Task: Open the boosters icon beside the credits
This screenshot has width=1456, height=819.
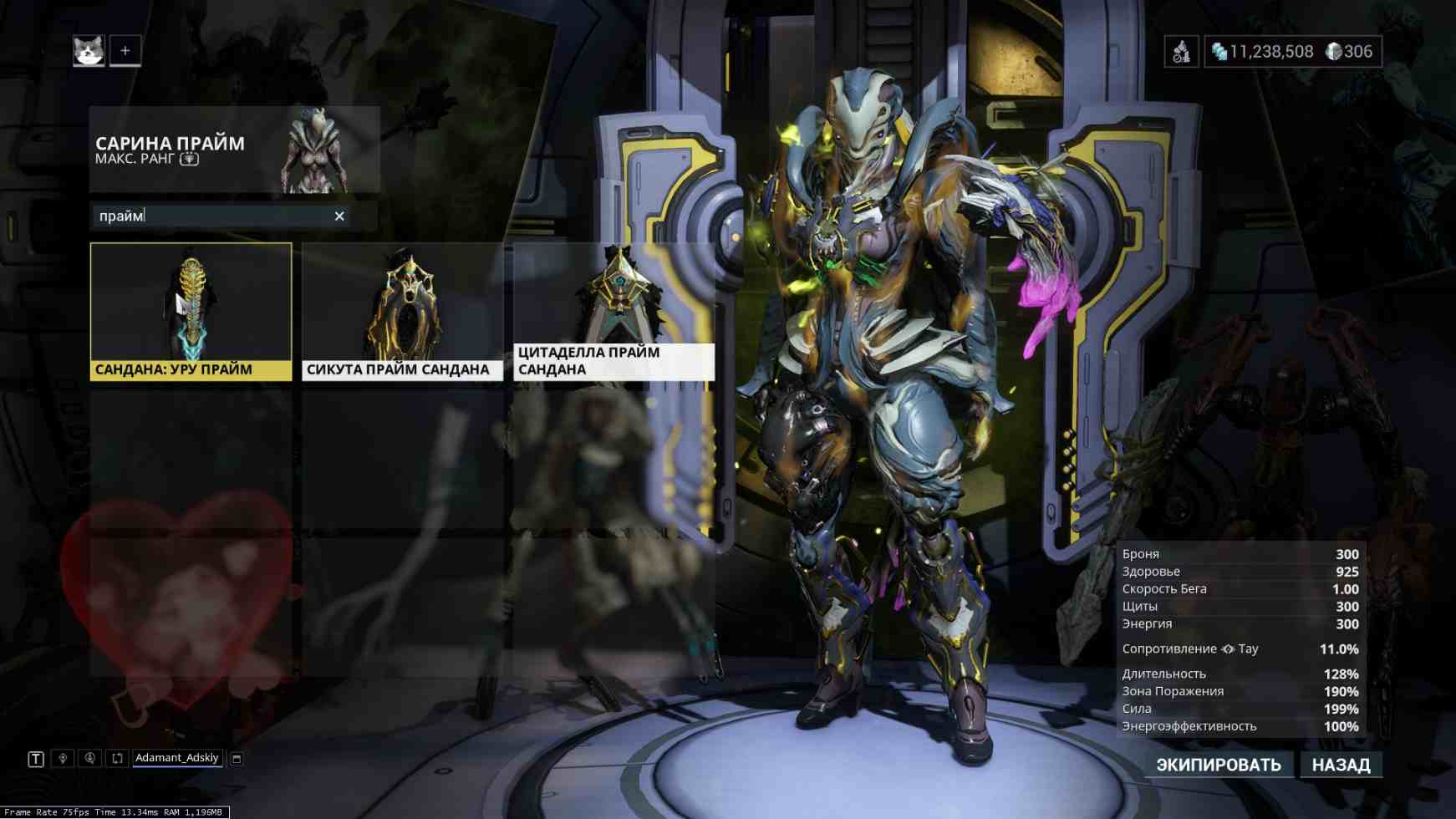Action: click(1181, 52)
